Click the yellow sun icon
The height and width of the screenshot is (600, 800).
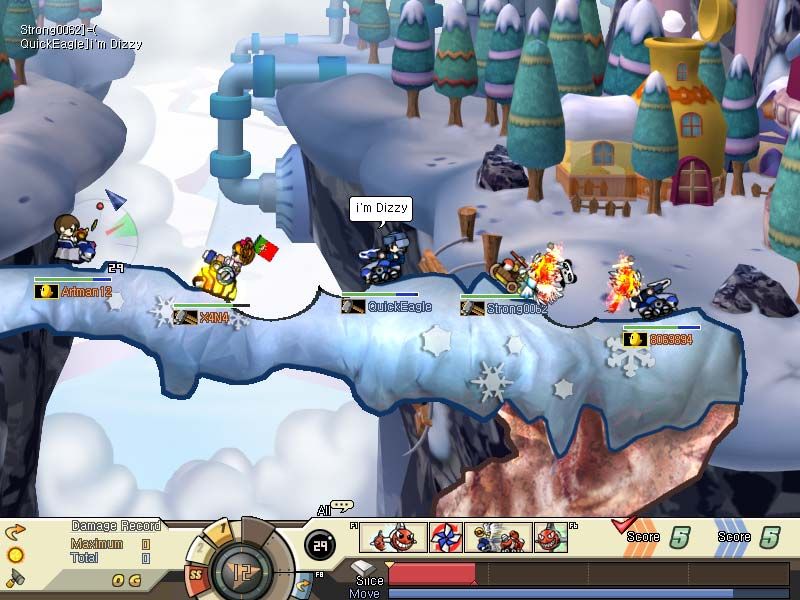15,555
